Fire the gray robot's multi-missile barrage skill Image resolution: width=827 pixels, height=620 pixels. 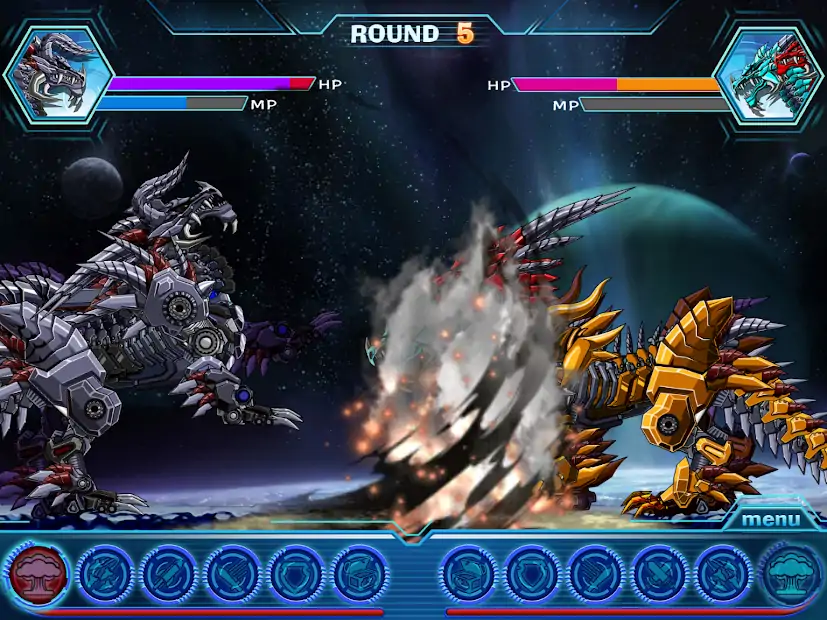pyautogui.click(x=105, y=575)
